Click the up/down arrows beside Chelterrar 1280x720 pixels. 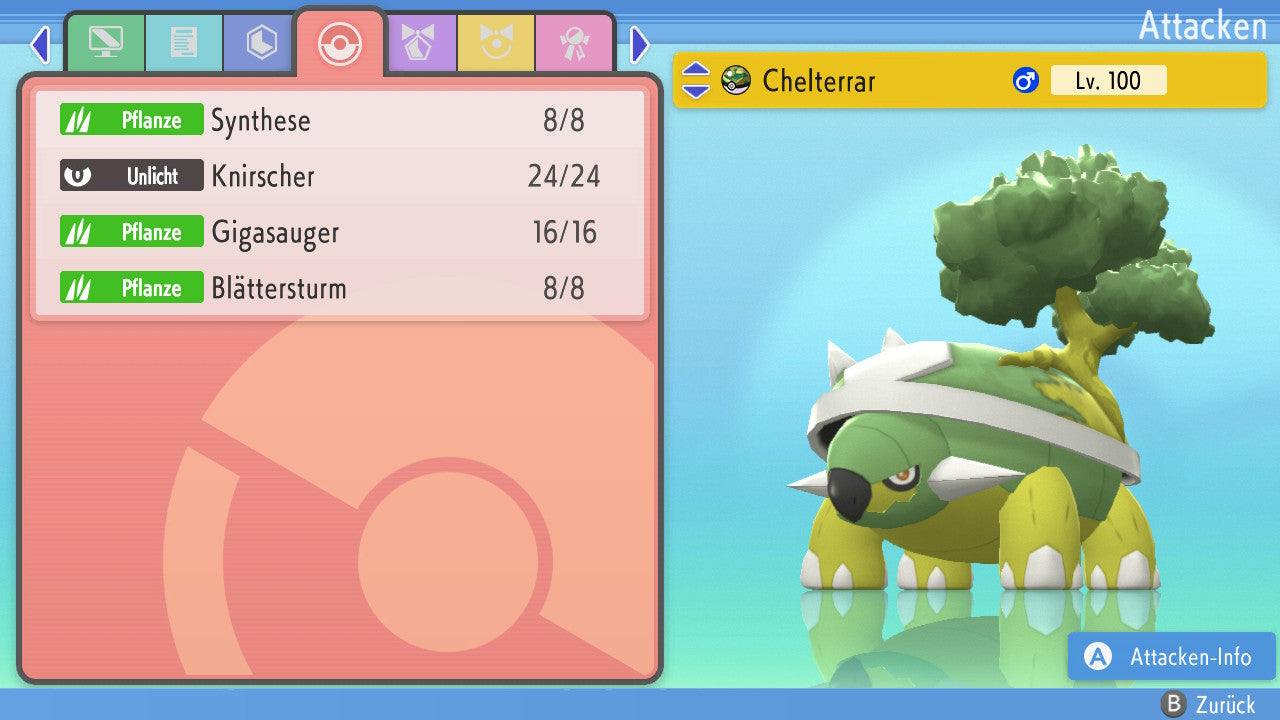point(696,81)
